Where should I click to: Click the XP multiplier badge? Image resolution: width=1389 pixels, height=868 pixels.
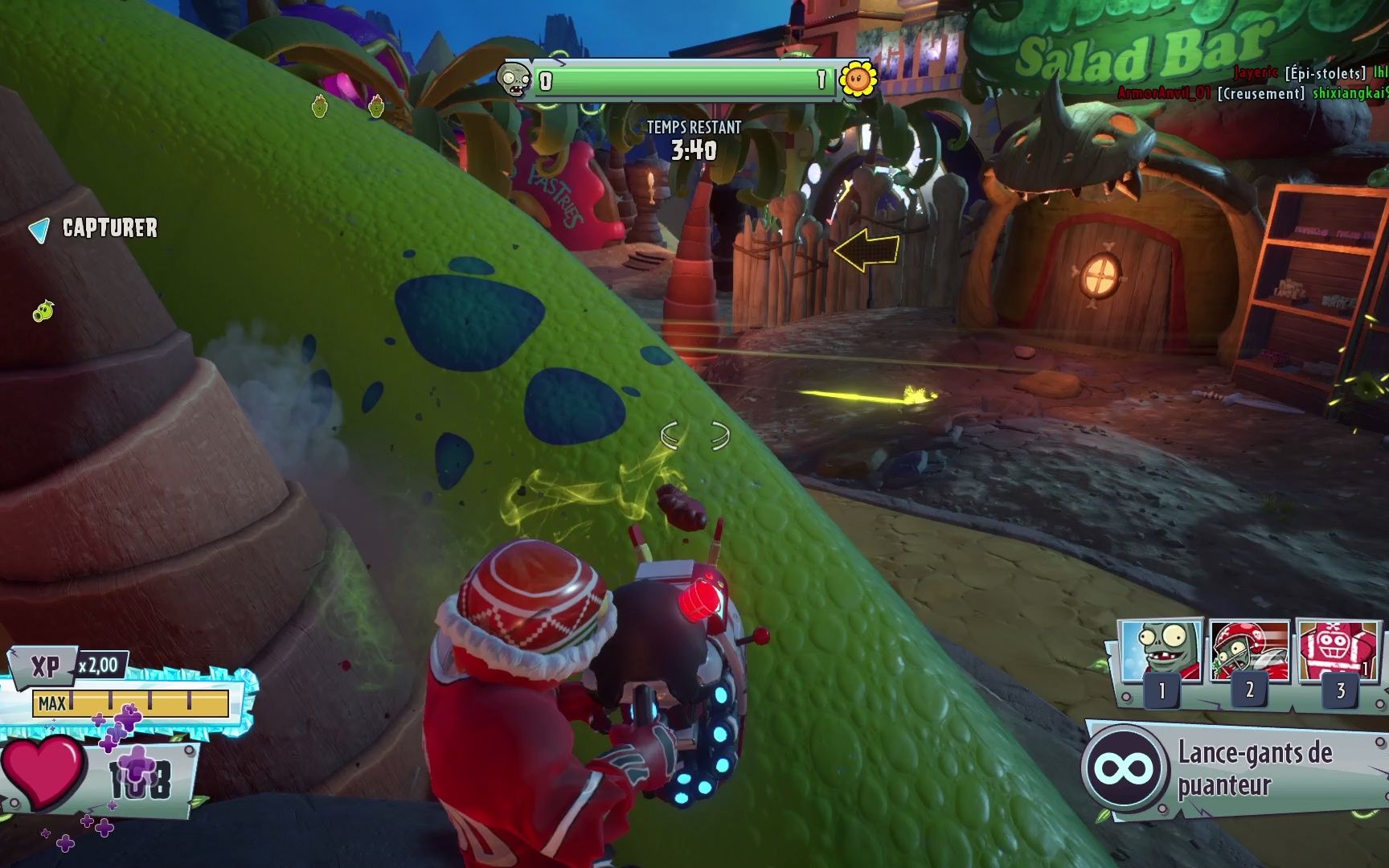[98, 665]
